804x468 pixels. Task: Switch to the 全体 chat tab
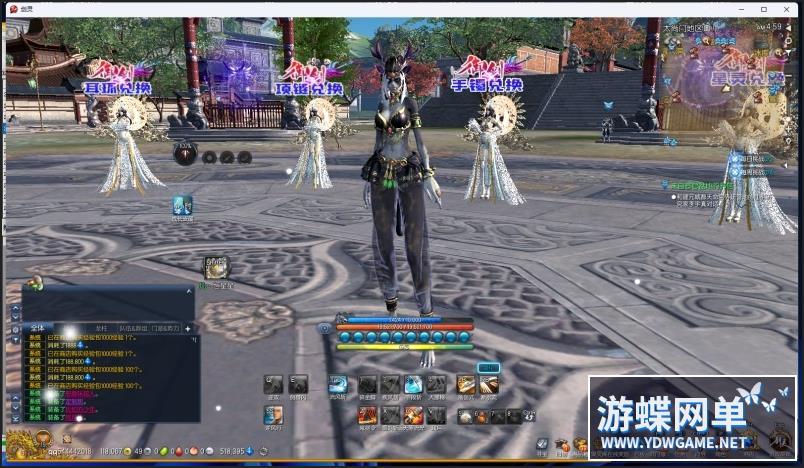click(37, 328)
